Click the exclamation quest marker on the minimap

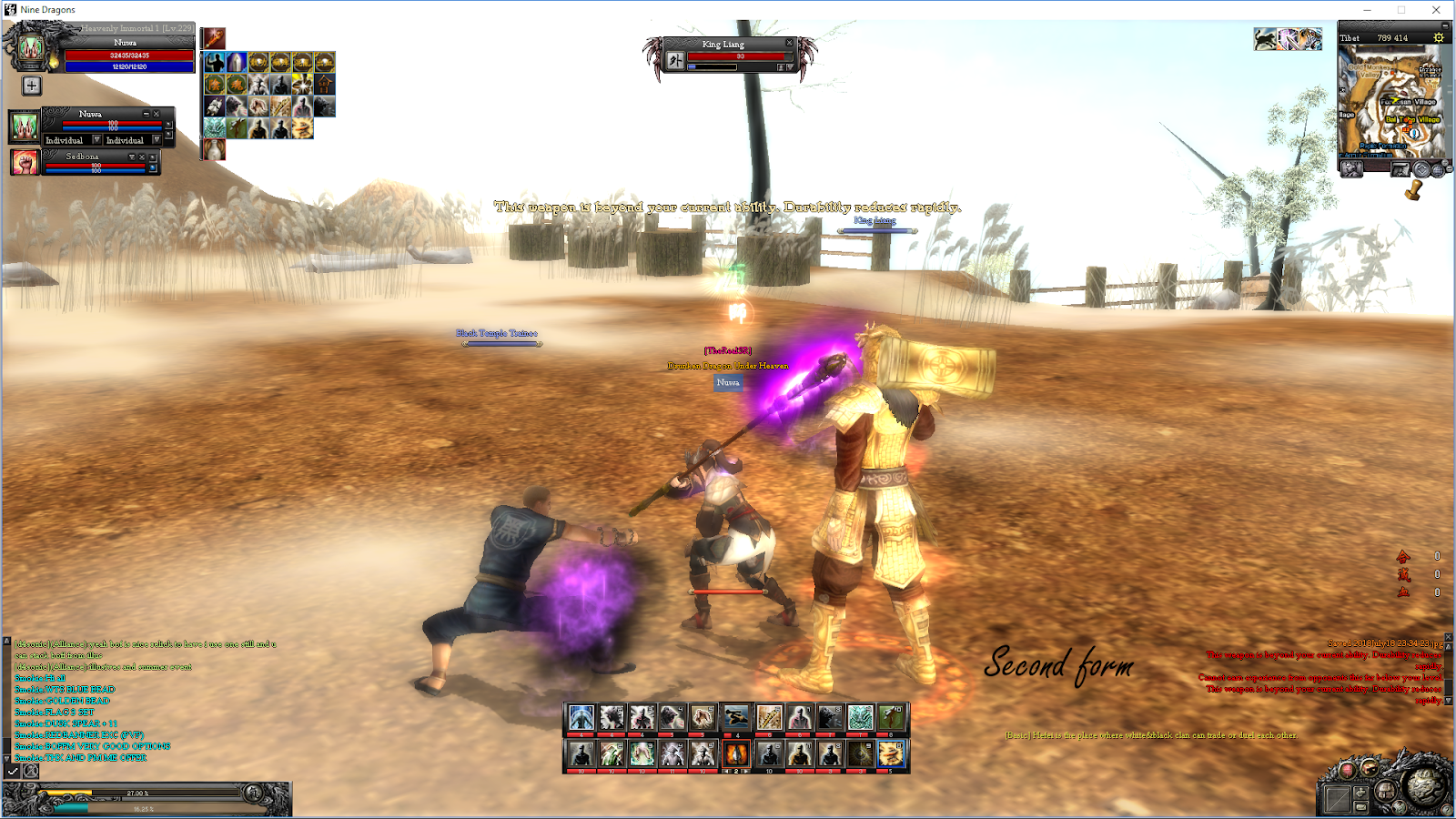tap(1414, 134)
